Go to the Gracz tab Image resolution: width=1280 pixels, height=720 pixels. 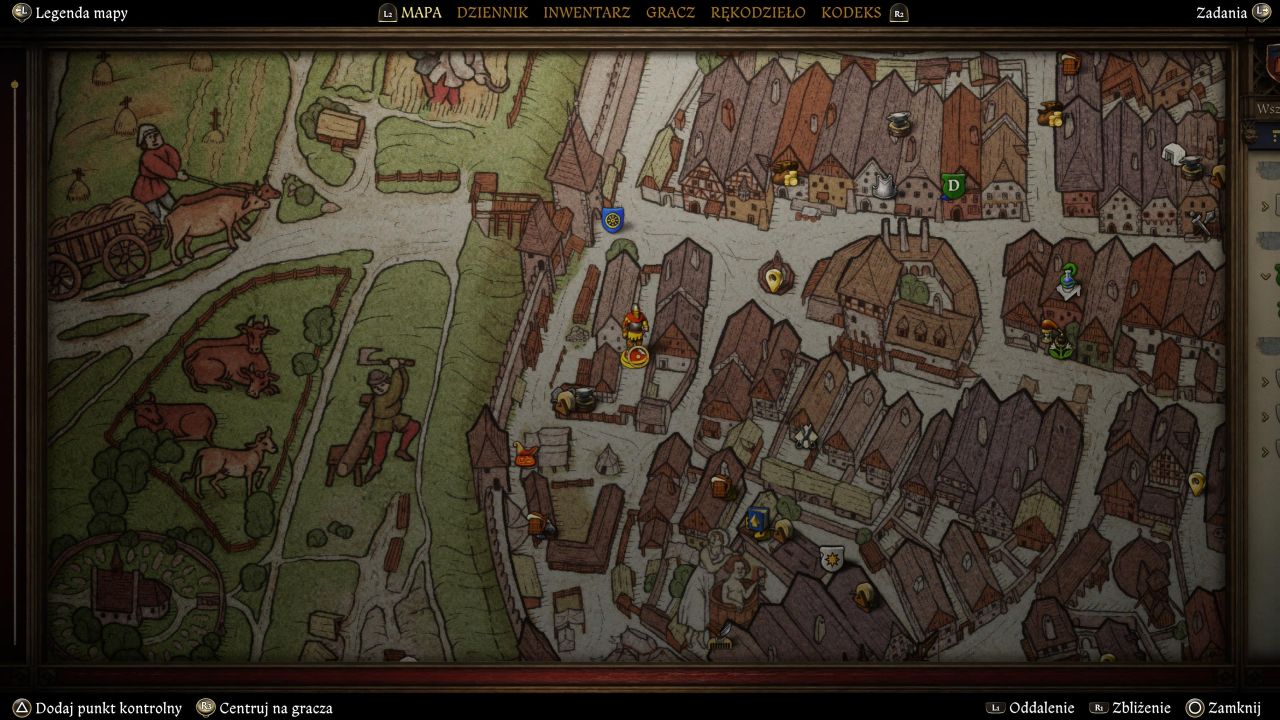670,13
